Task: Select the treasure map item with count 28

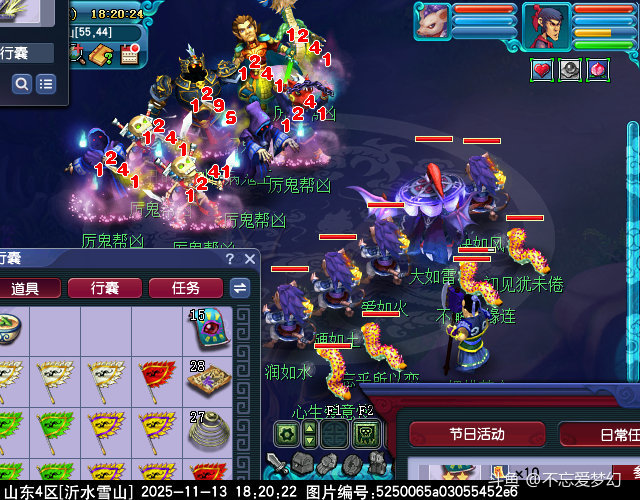Action: (208, 380)
